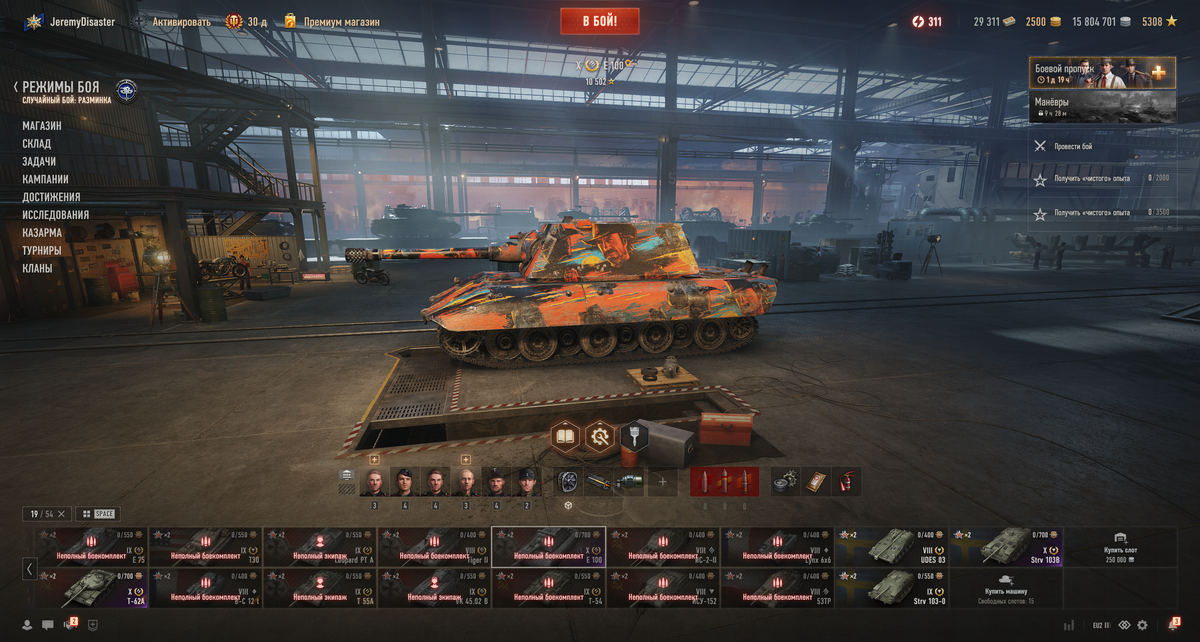The image size is (1200, 642).
Task: Open the КЛАНЫ clans menu
Action: coord(38,268)
